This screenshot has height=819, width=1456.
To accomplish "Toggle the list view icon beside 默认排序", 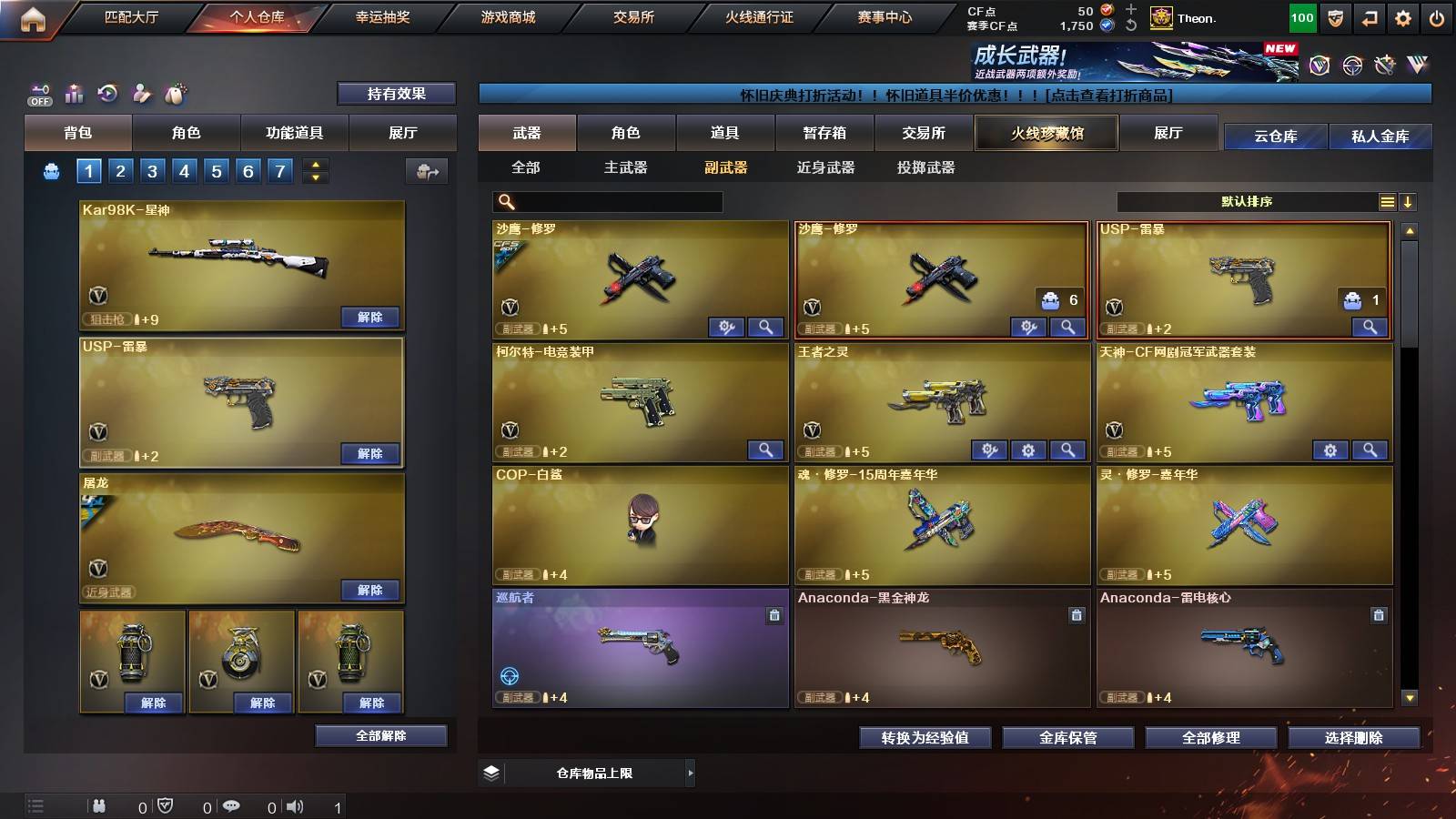I will [x=1387, y=202].
